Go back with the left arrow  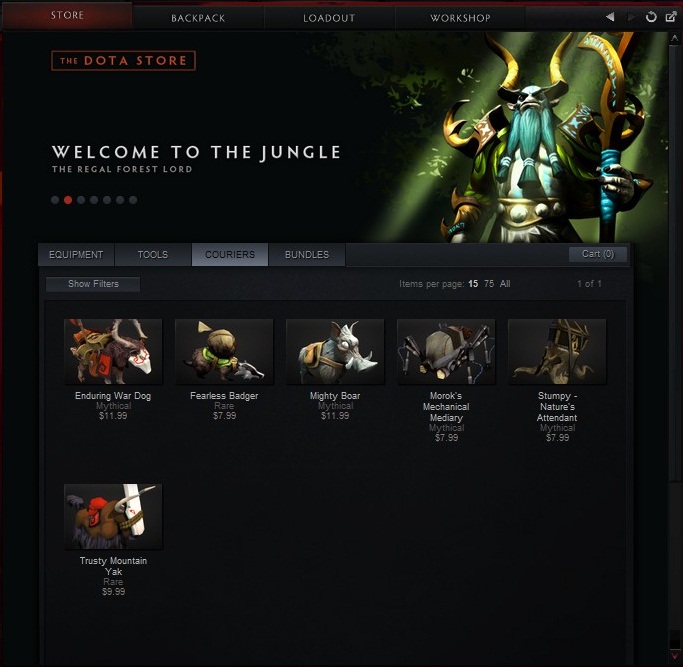pyautogui.click(x=610, y=17)
